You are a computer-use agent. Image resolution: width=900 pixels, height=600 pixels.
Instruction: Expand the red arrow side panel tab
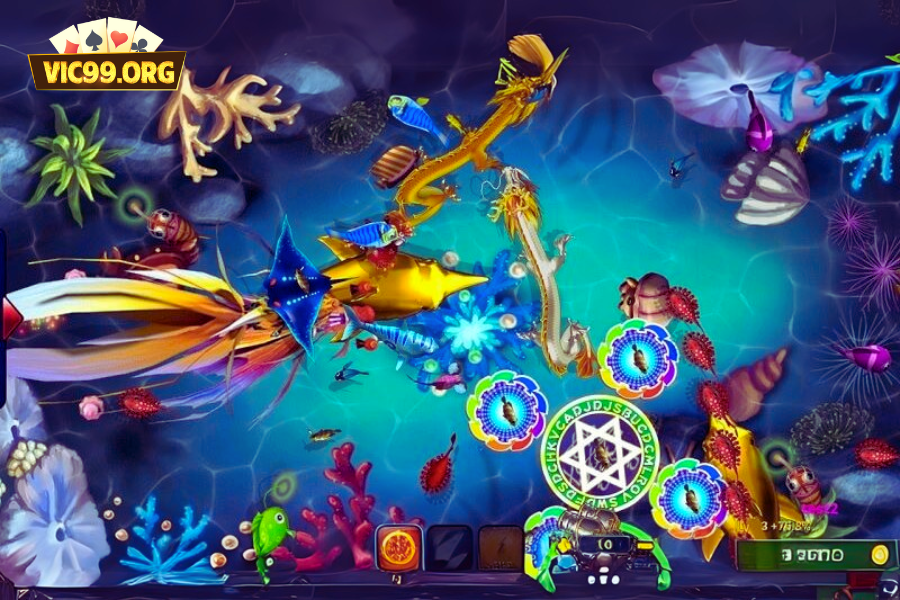[10, 318]
